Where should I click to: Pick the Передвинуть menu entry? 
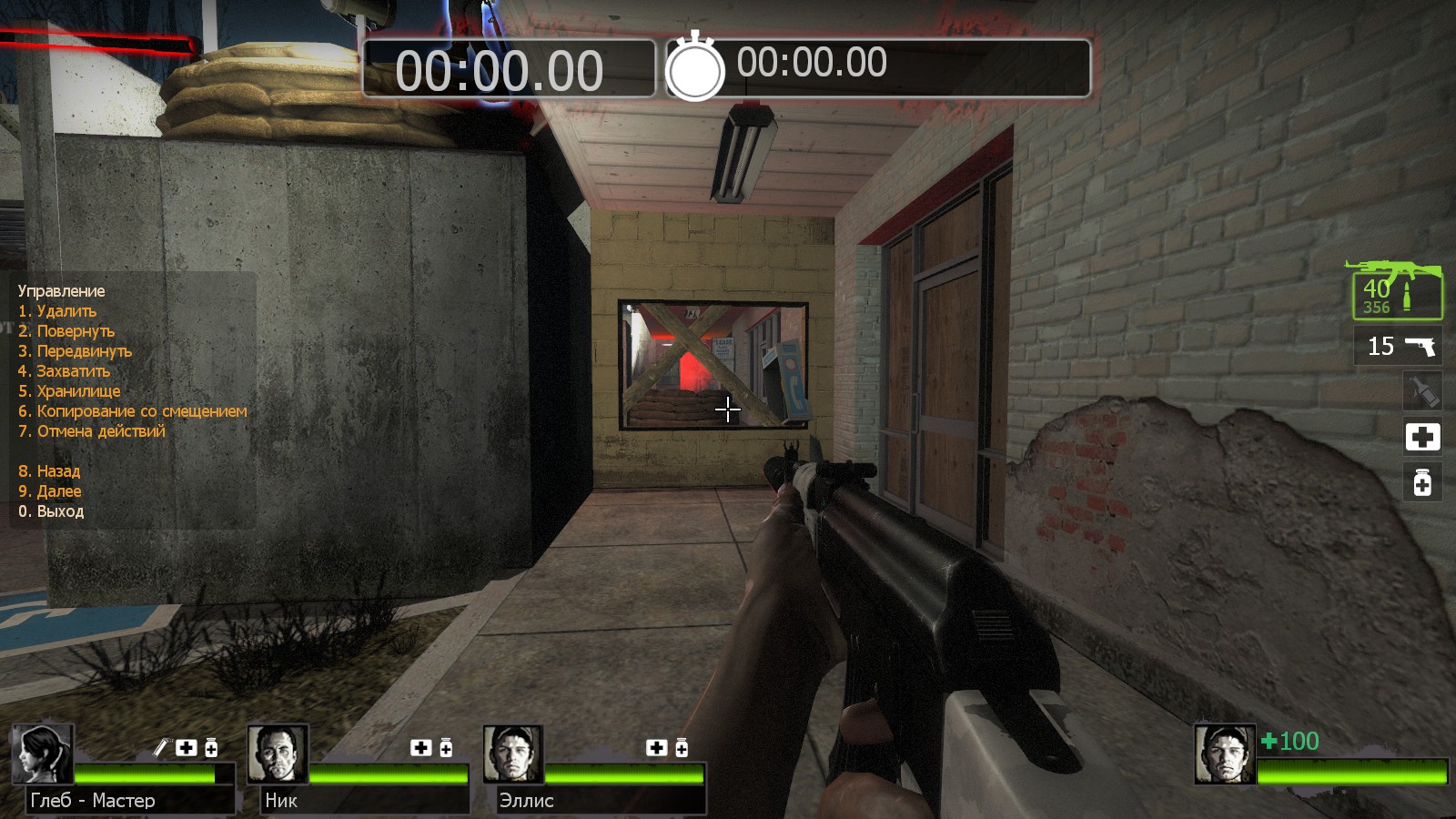pyautogui.click(x=76, y=351)
